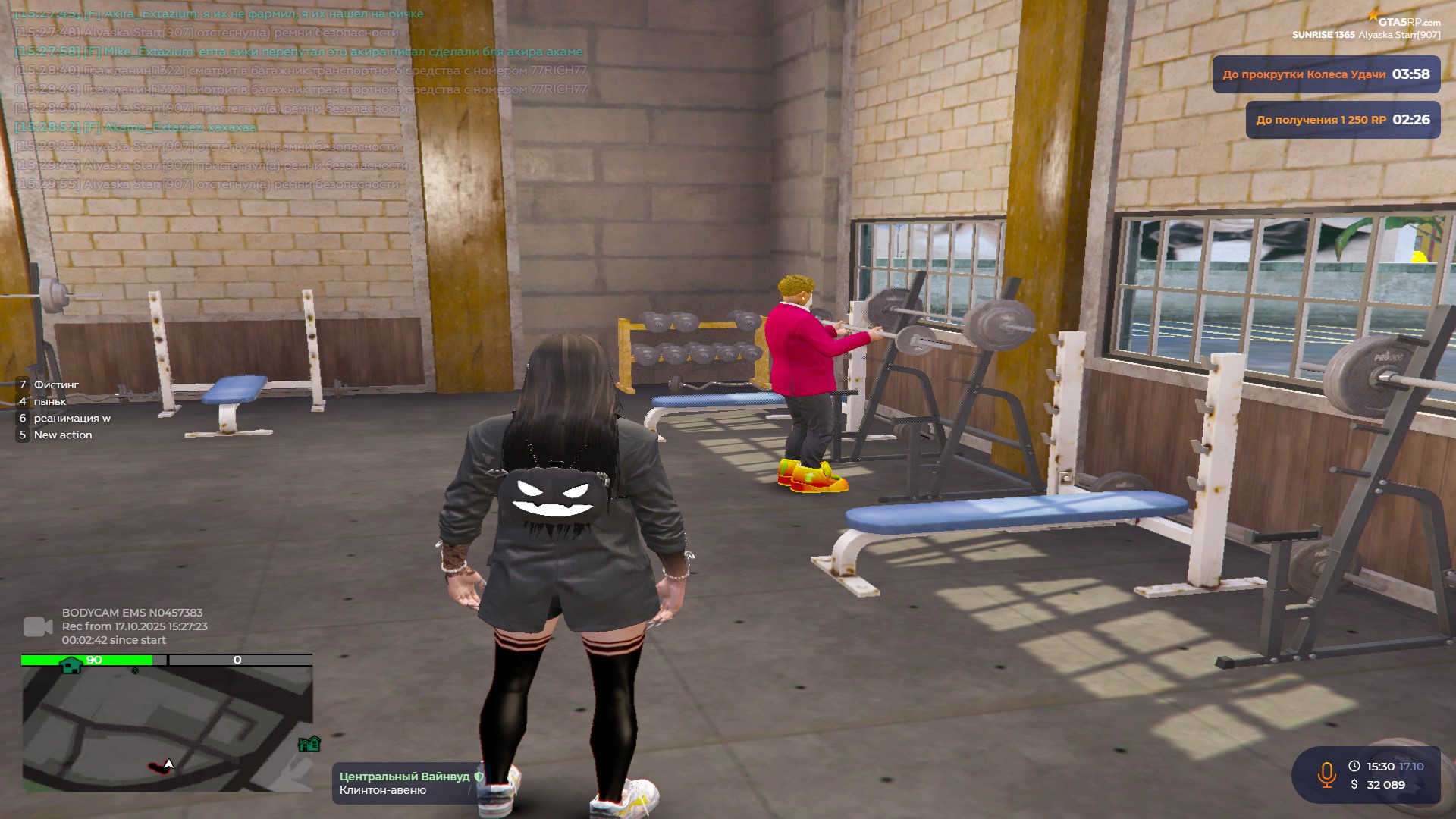Click the bodycam camera icon
The width and height of the screenshot is (1456, 819).
pyautogui.click(x=38, y=626)
